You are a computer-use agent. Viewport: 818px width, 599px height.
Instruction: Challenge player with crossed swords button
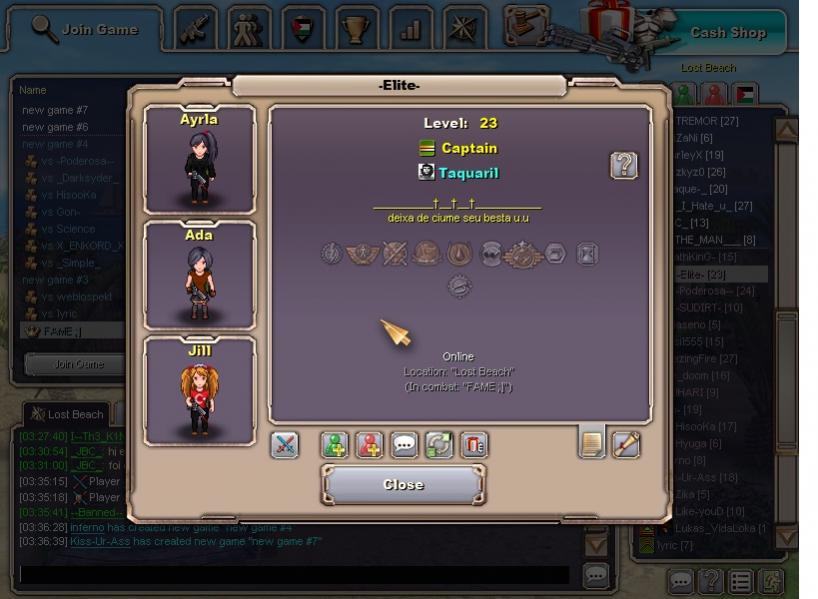(x=285, y=445)
